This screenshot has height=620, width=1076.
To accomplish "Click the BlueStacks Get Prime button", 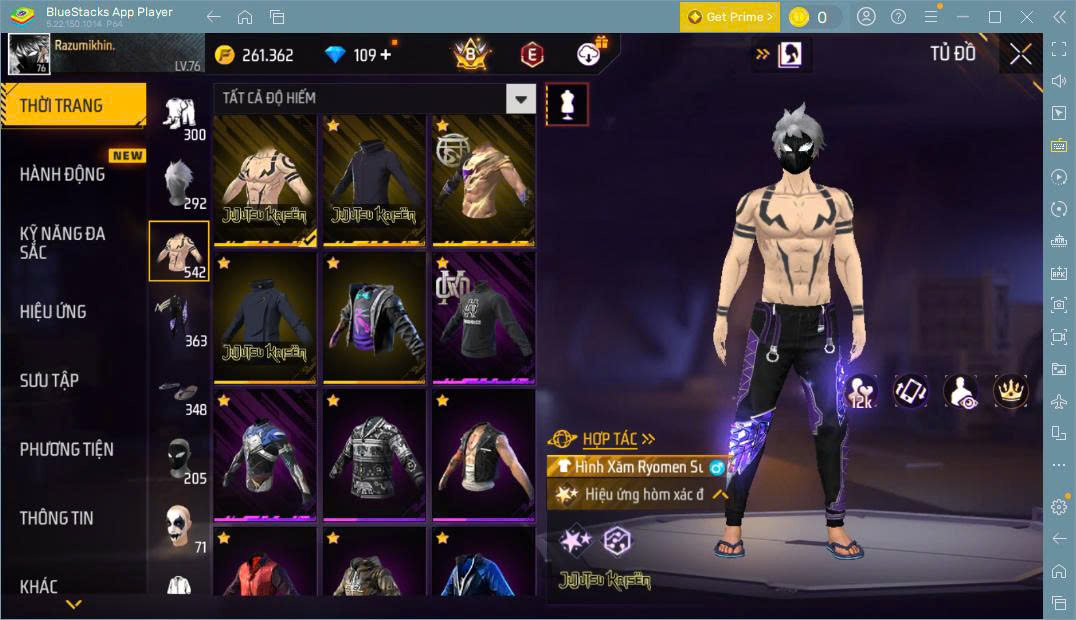I will tap(729, 17).
